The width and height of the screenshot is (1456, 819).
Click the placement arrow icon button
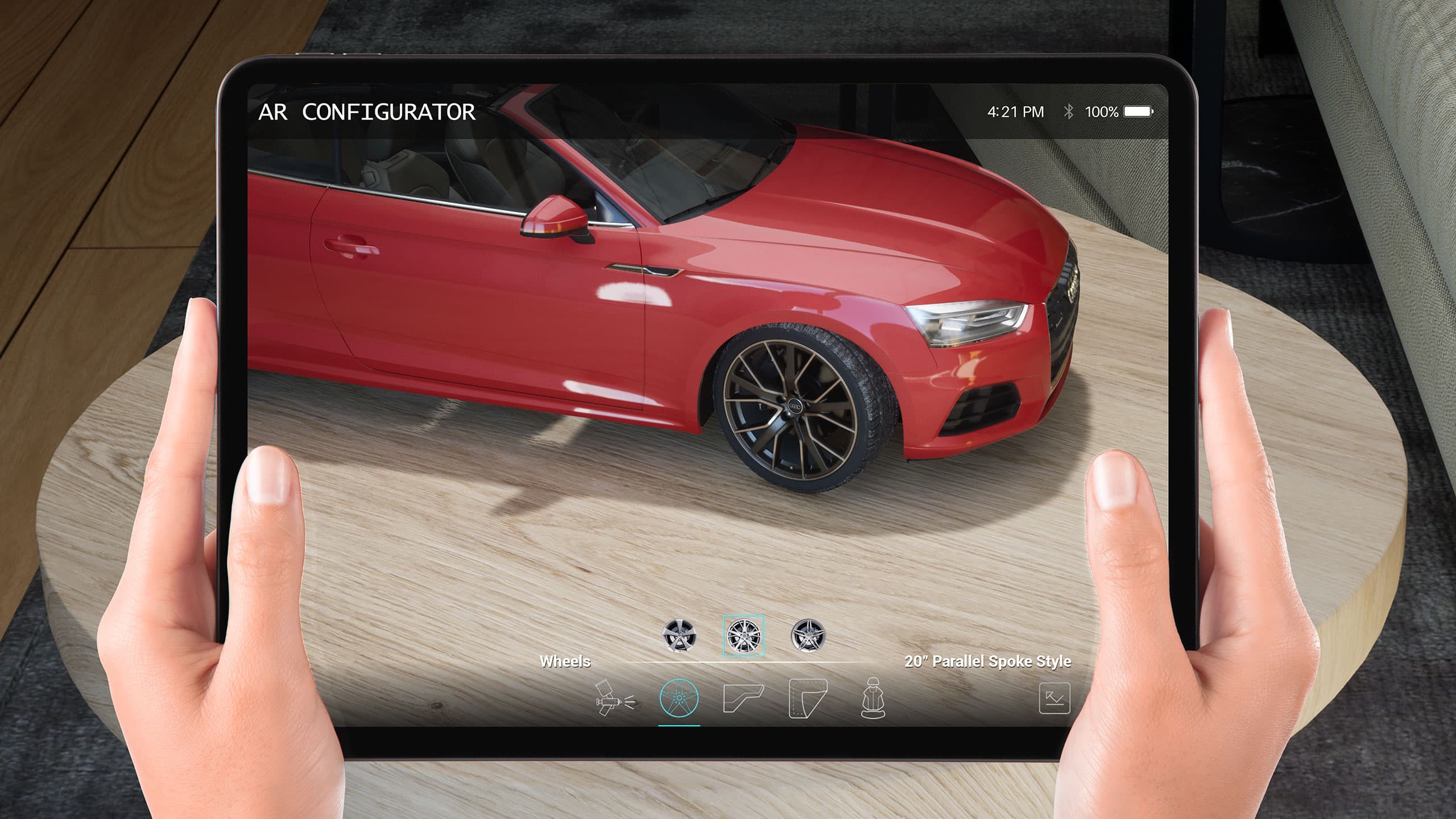[x=1054, y=698]
